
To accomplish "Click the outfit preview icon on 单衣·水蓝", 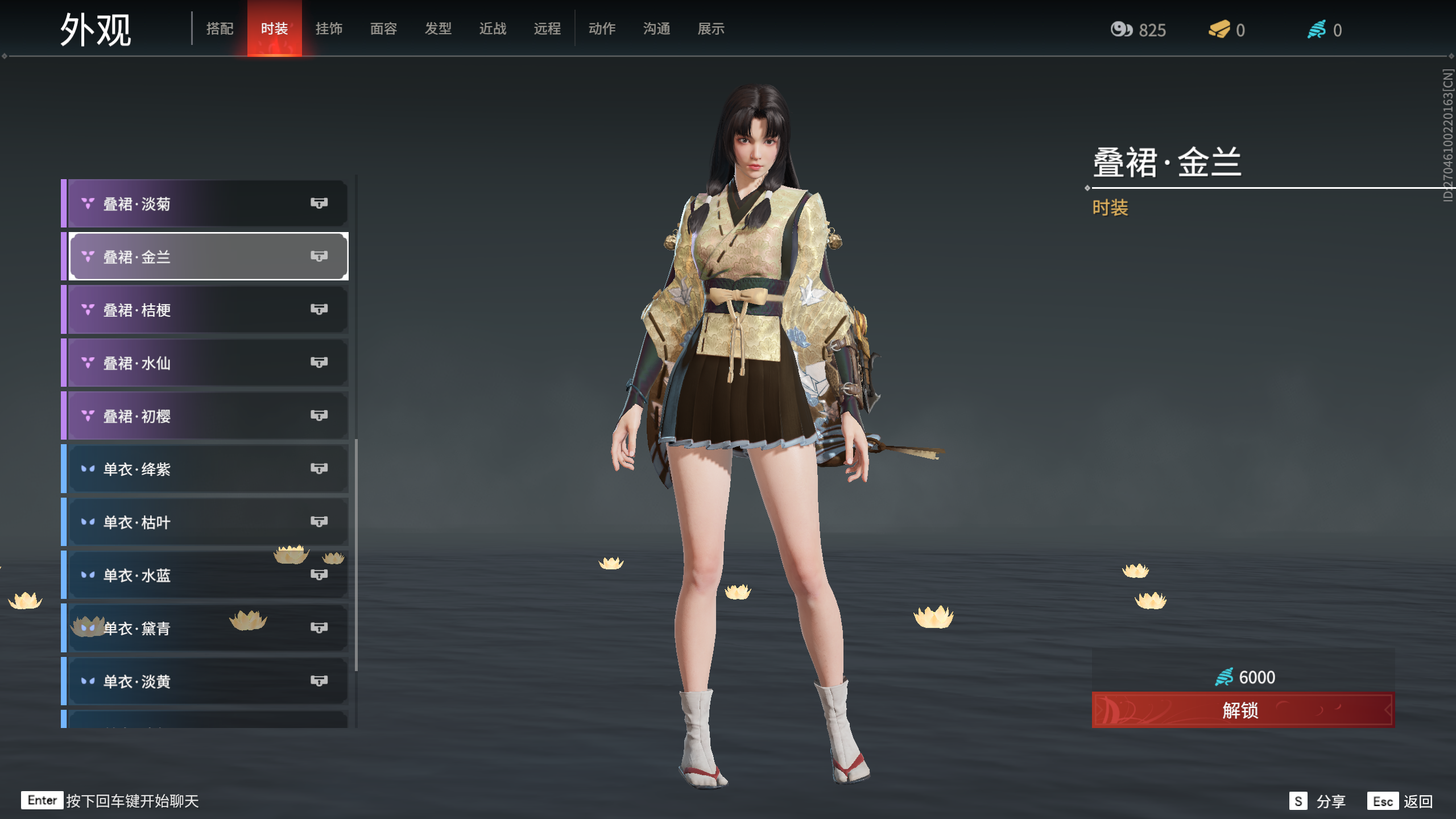I will (x=319, y=574).
